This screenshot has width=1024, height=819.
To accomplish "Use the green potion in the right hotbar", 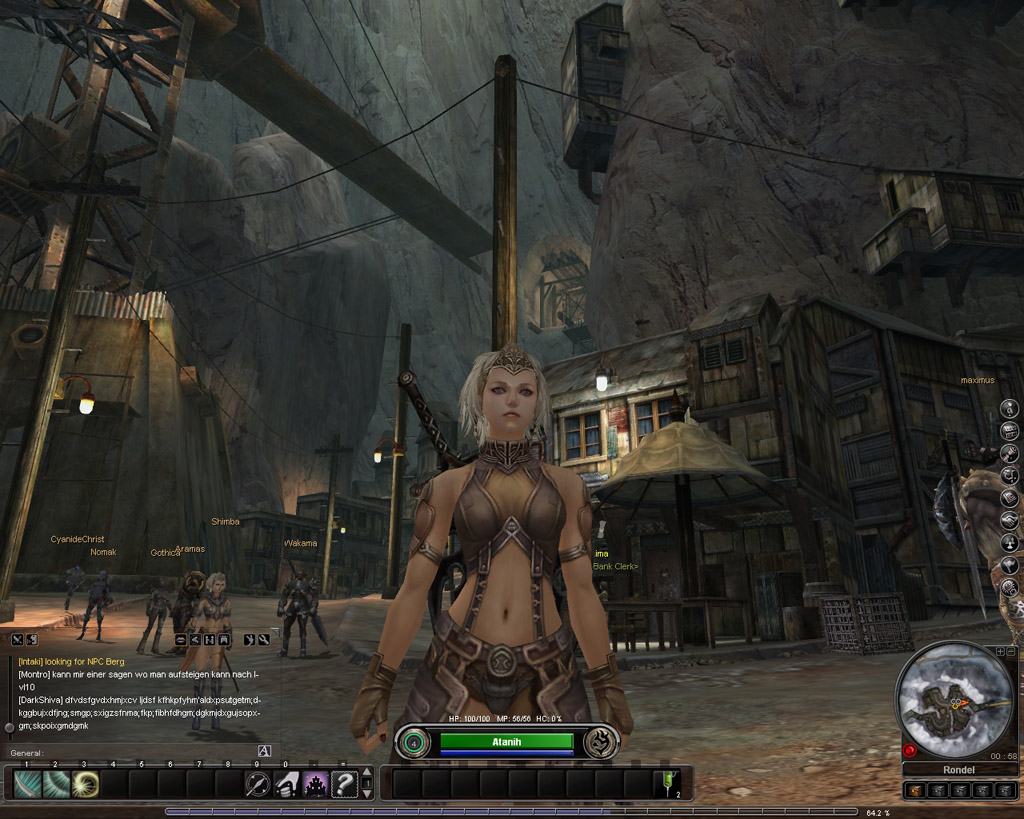I will pyautogui.click(x=667, y=782).
